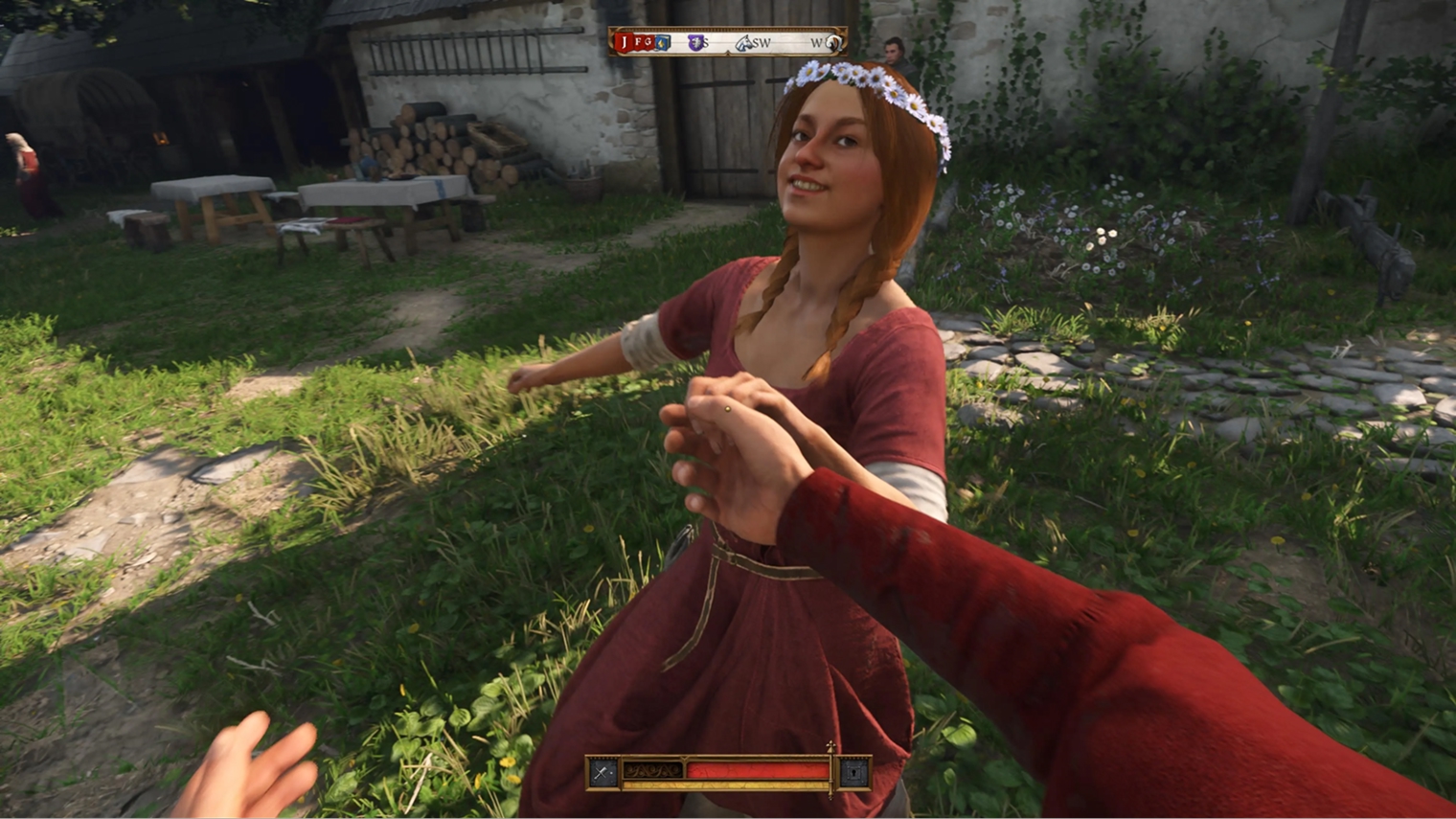Click the G quest marker flag
1456x819 pixels.
648,42
